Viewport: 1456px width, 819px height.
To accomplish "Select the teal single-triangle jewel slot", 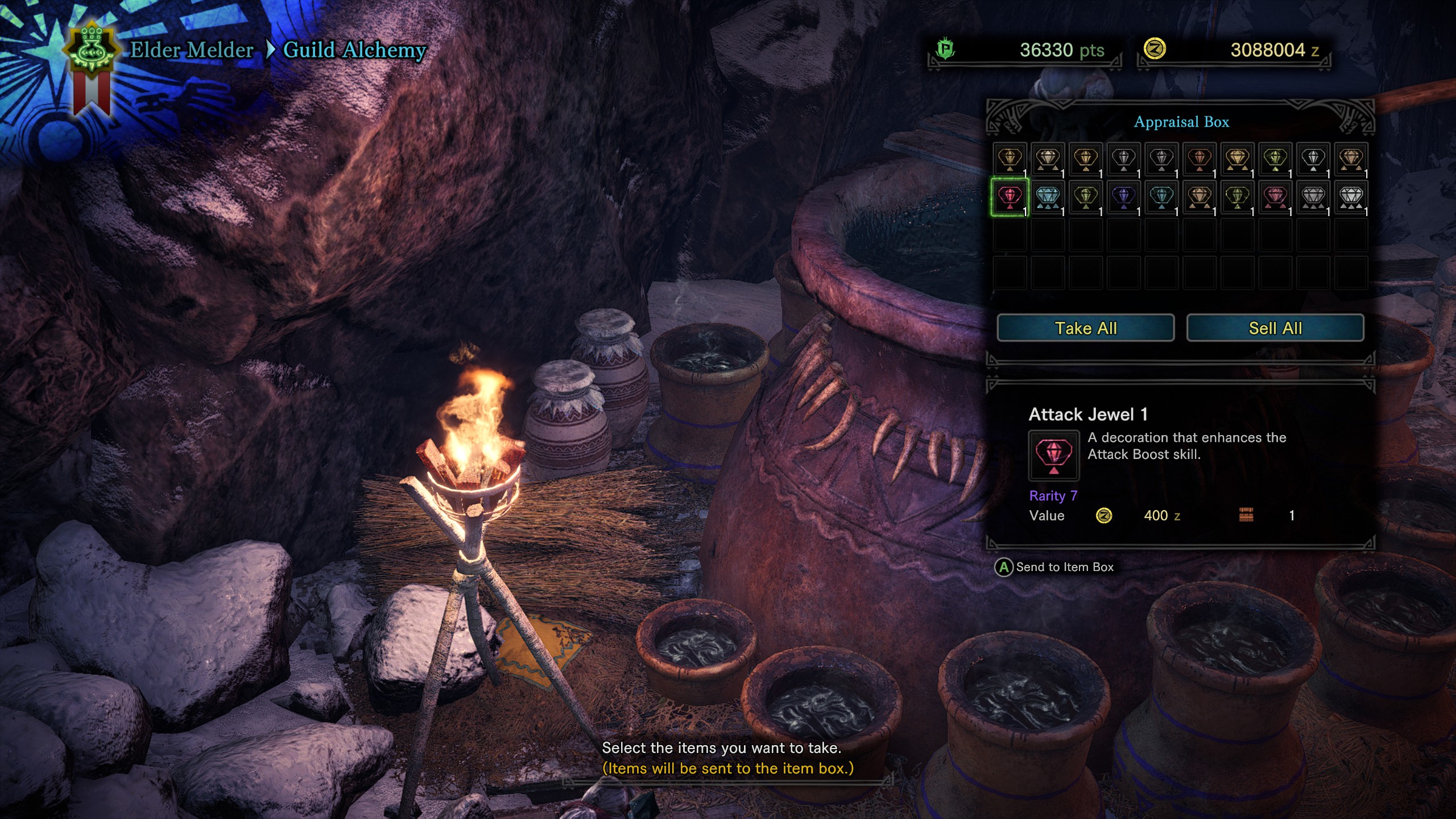I will coord(1161,197).
